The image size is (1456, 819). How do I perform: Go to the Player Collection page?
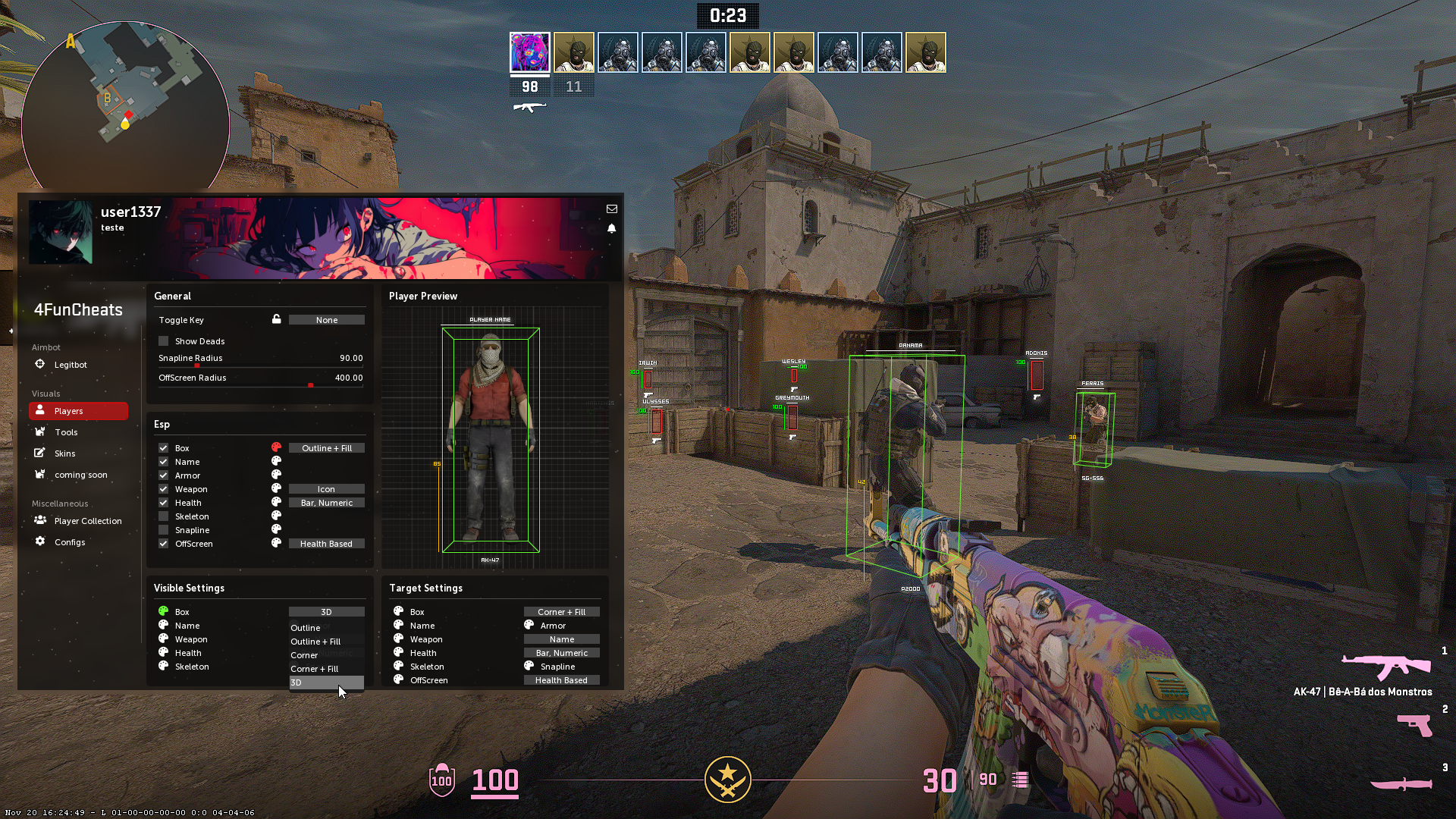point(87,521)
